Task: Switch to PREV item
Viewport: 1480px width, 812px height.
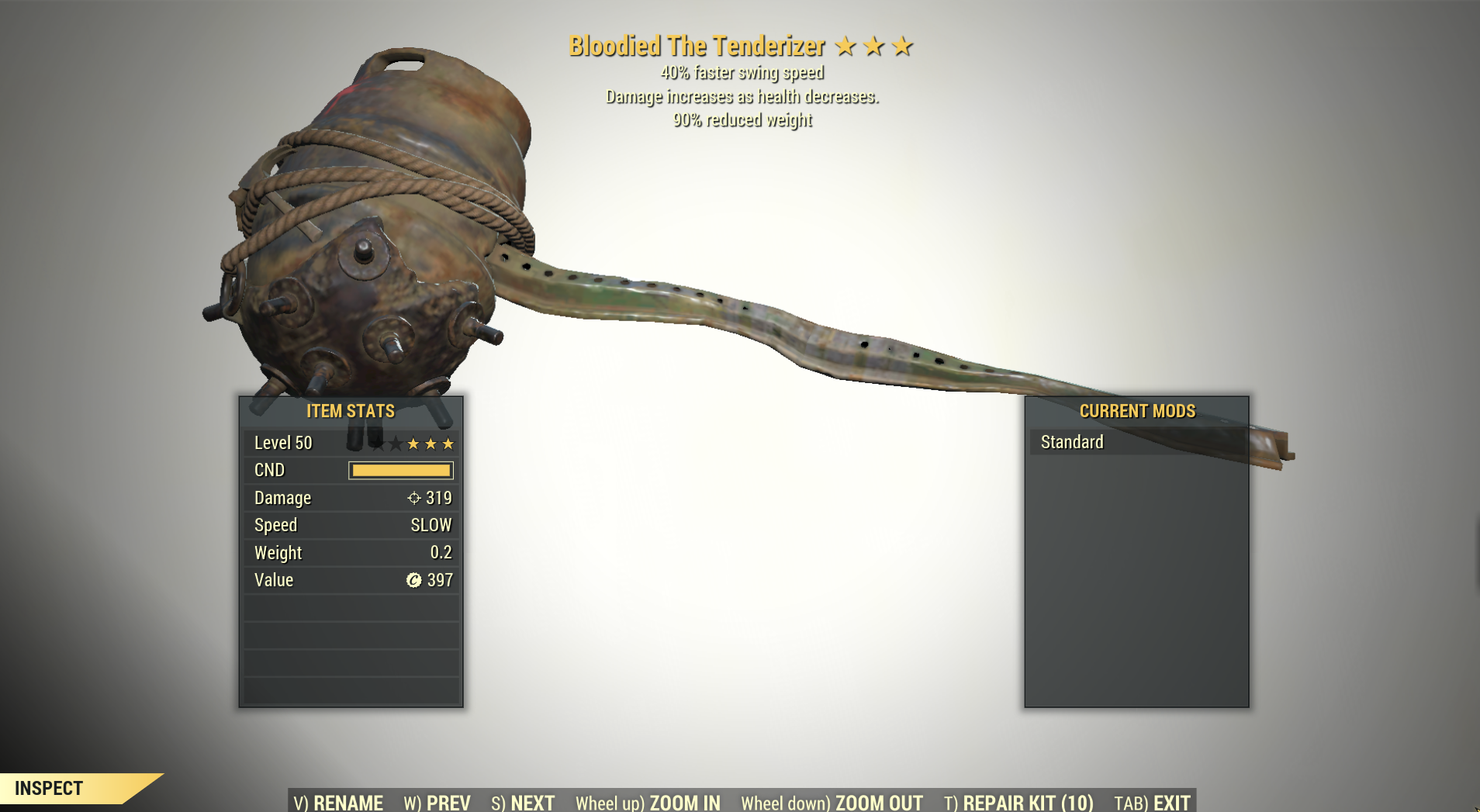Action: 437,803
